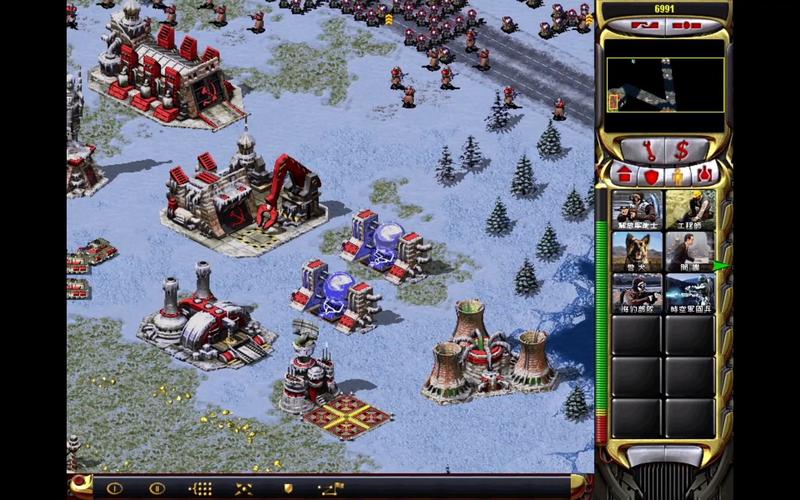
Task: Train the 间谍 spy unit
Action: coord(690,251)
